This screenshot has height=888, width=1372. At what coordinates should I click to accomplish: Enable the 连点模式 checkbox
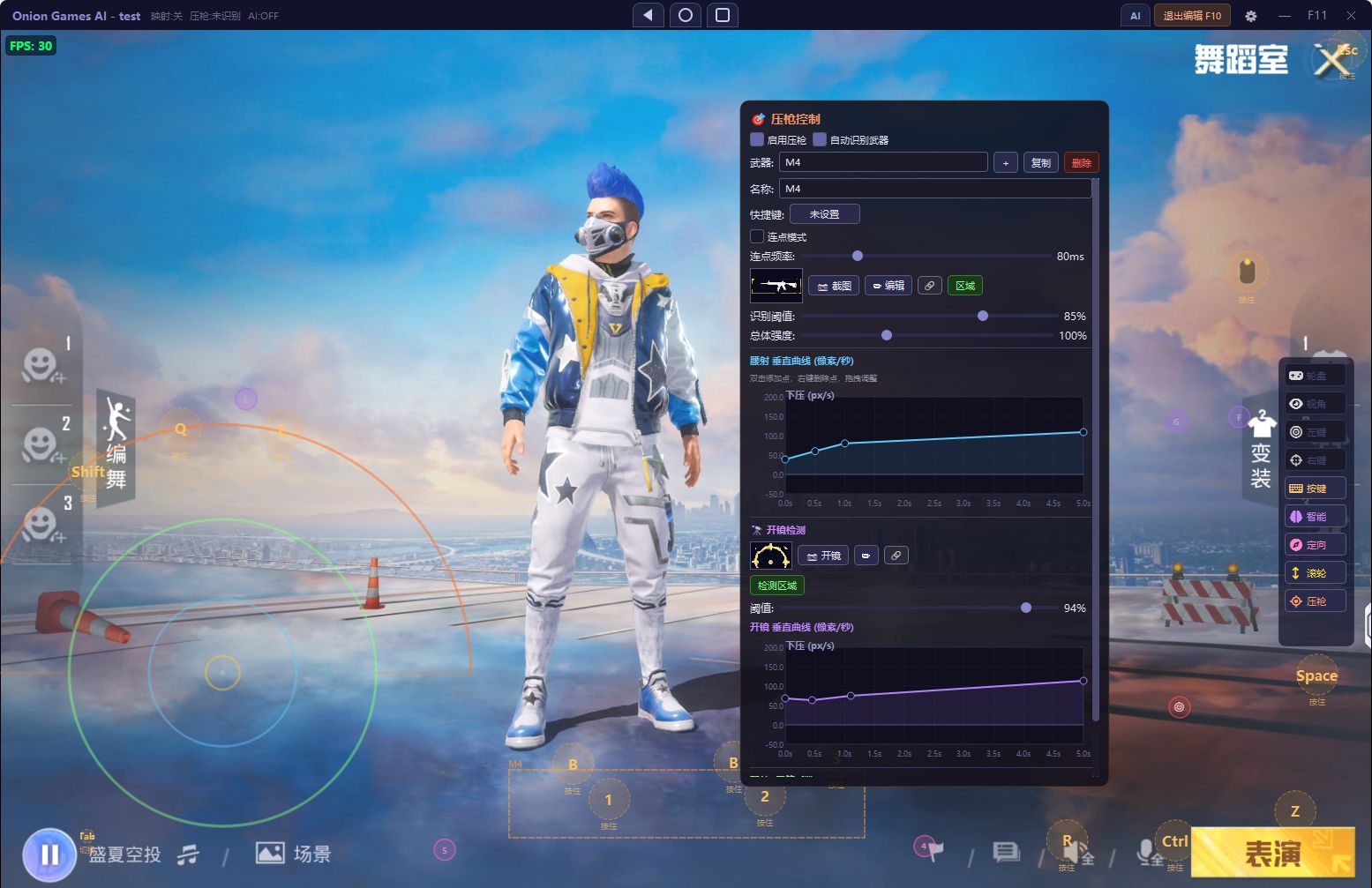pos(757,236)
